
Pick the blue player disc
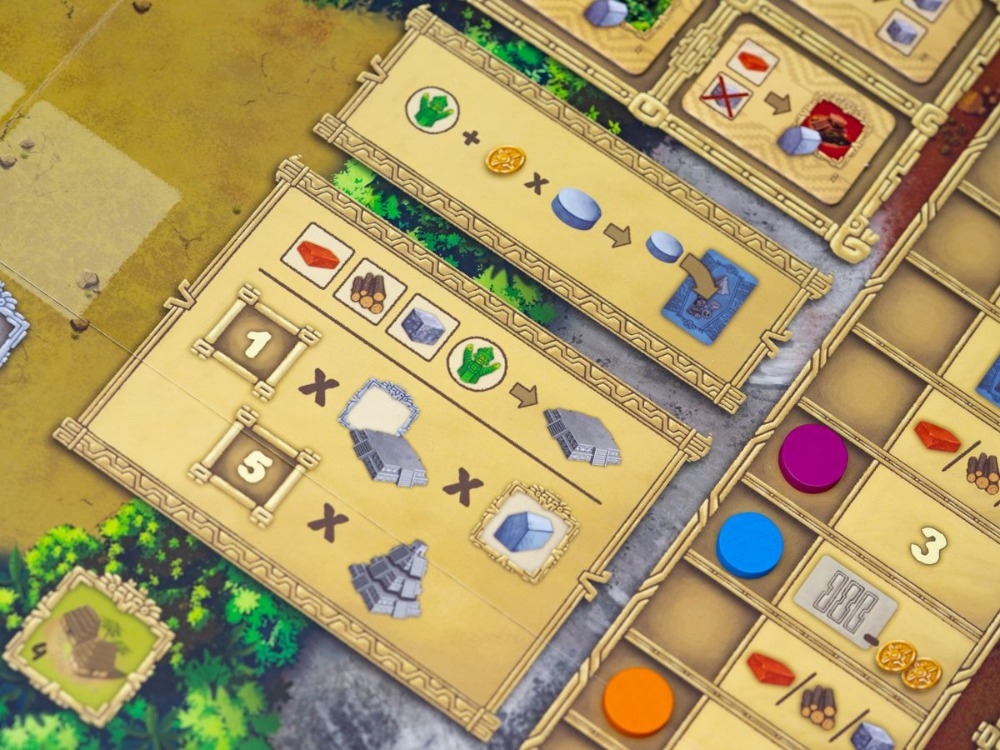click(750, 544)
